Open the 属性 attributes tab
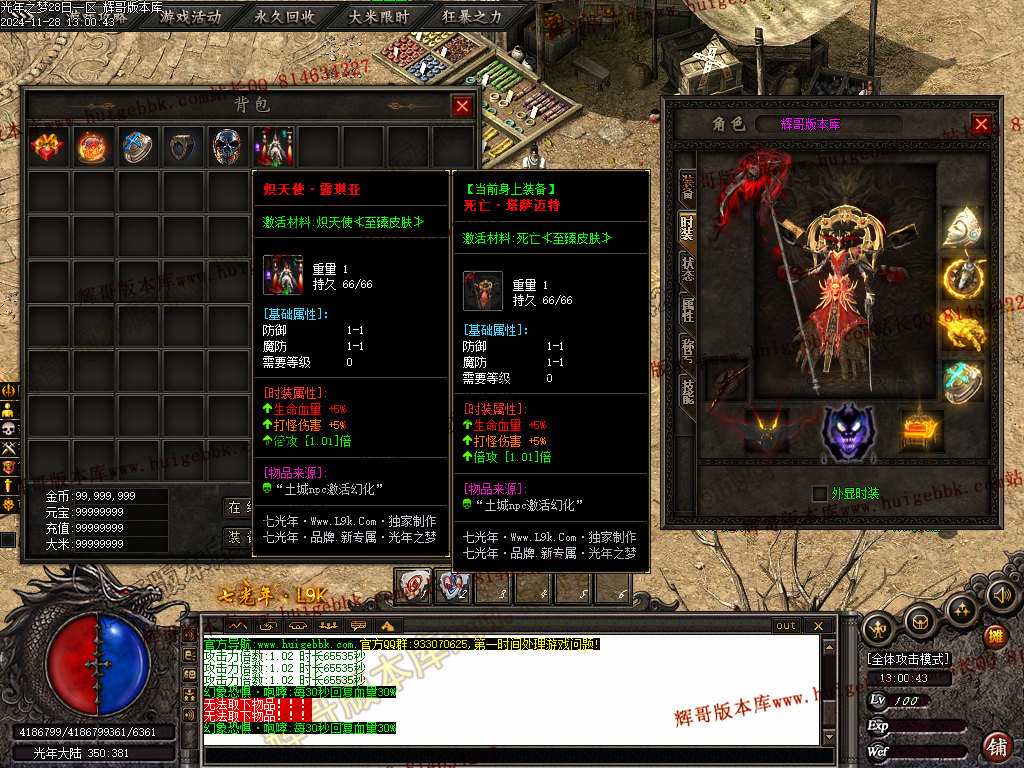Screen dimensions: 1024x768 coord(688,309)
